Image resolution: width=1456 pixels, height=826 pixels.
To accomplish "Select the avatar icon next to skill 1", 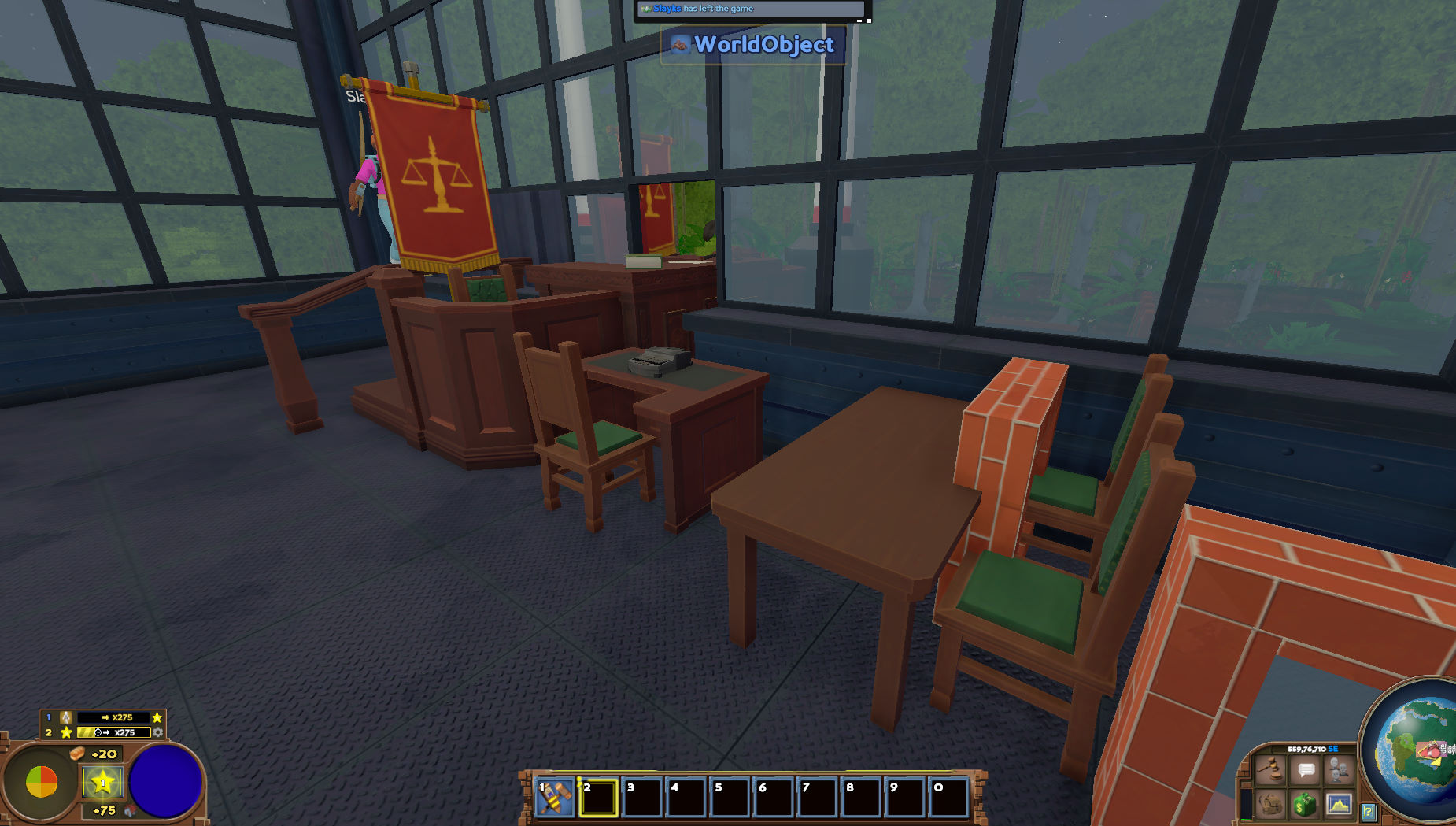I will tap(65, 717).
